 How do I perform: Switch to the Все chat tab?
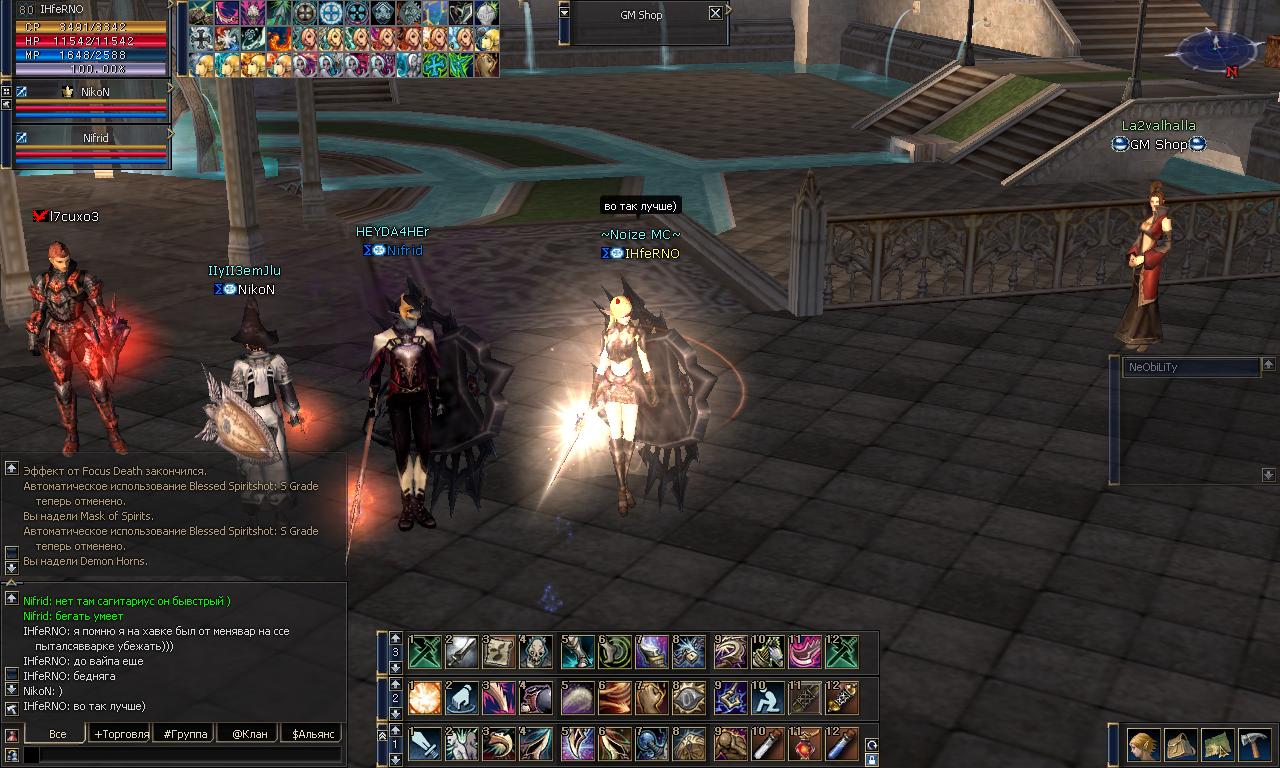point(58,734)
